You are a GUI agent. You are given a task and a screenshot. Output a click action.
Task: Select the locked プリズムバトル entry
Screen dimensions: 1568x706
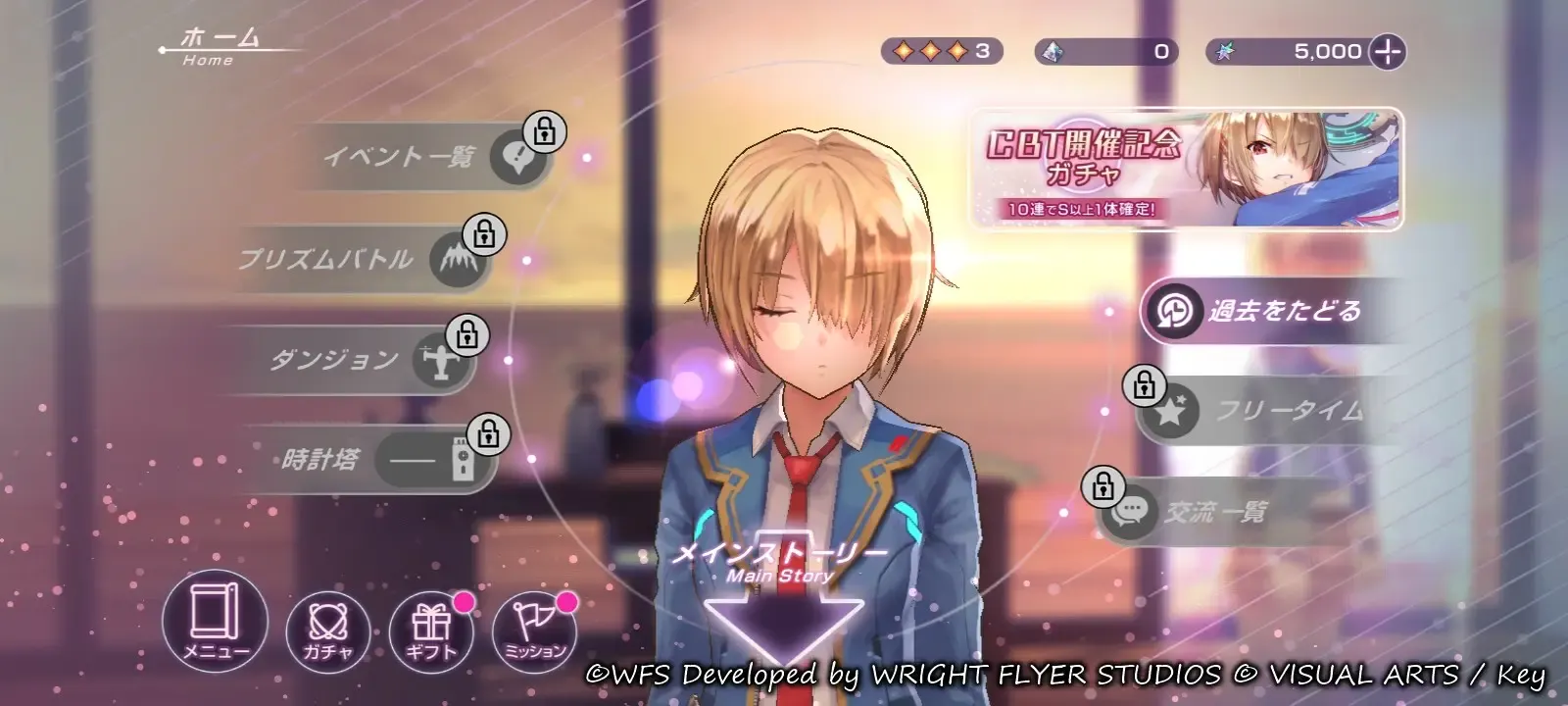(363, 259)
